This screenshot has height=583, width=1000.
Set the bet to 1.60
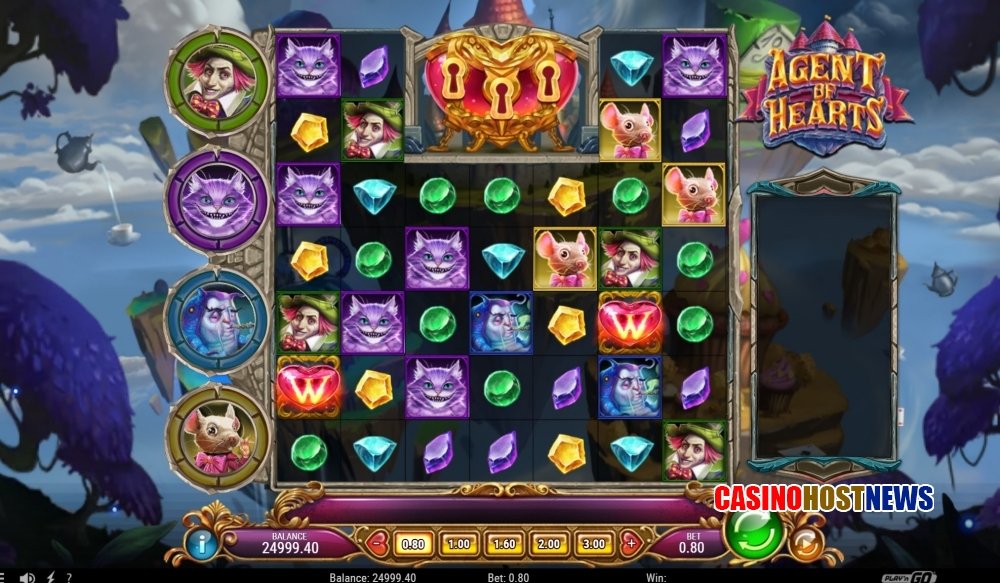click(503, 544)
